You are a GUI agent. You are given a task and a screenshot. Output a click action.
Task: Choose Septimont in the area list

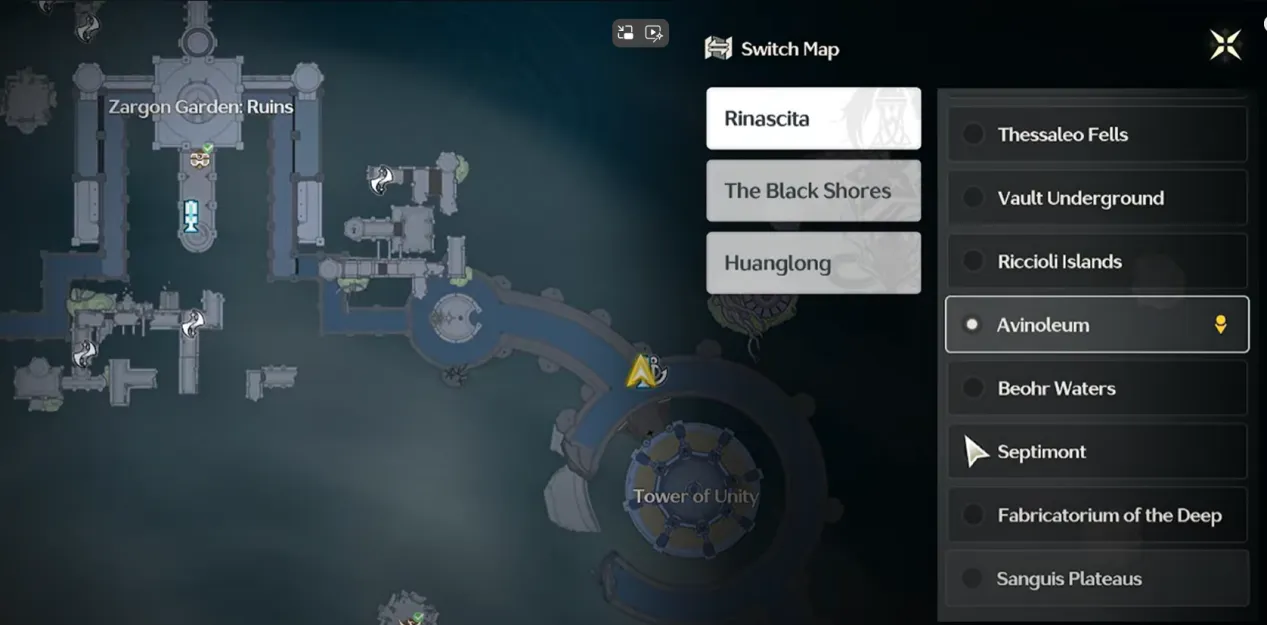[x=1096, y=452]
